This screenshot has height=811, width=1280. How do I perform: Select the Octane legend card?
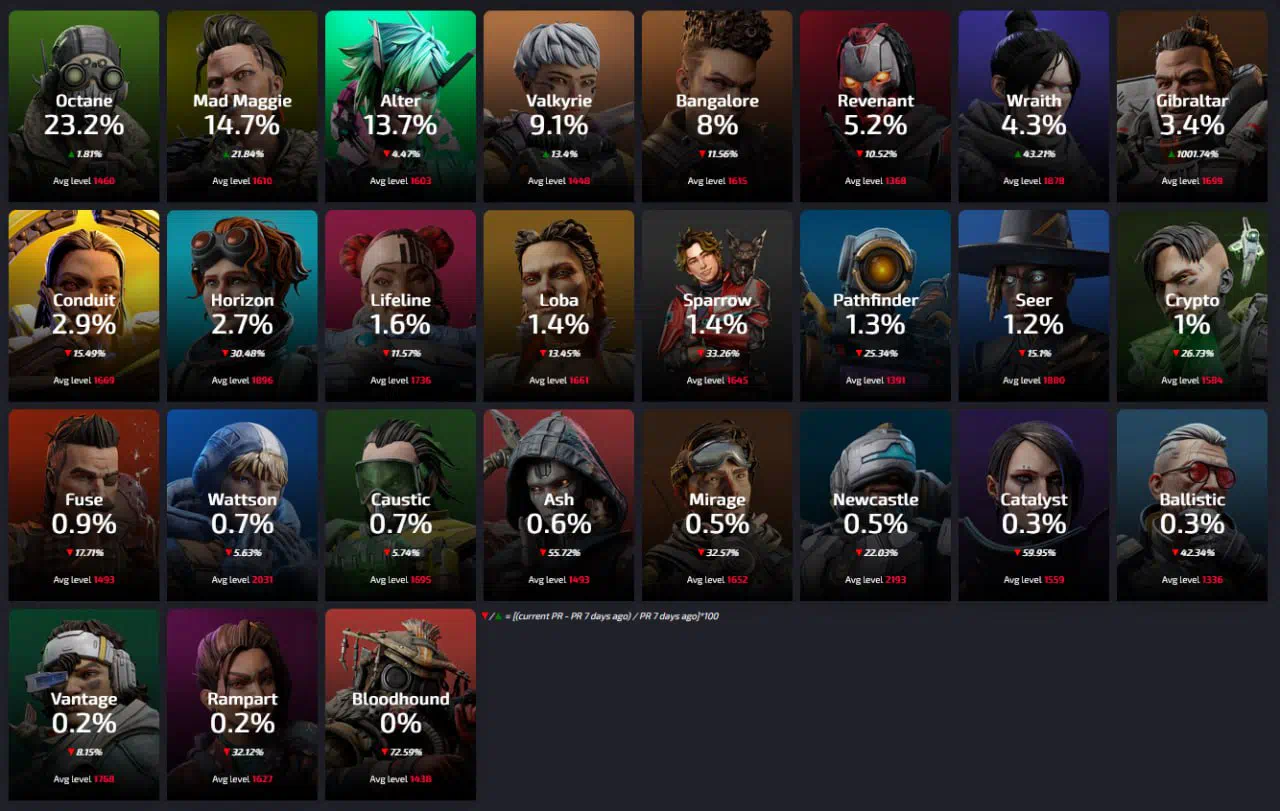[x=84, y=106]
